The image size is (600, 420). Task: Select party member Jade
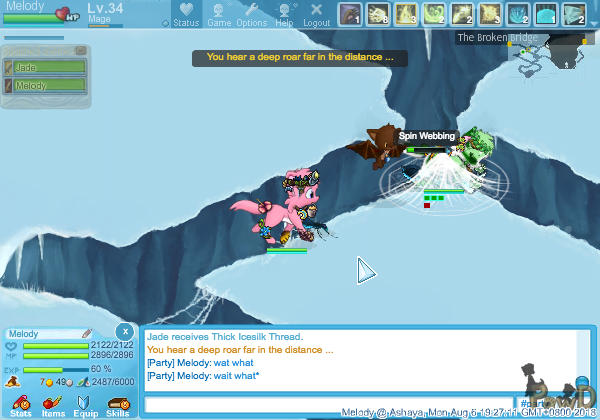click(46, 67)
